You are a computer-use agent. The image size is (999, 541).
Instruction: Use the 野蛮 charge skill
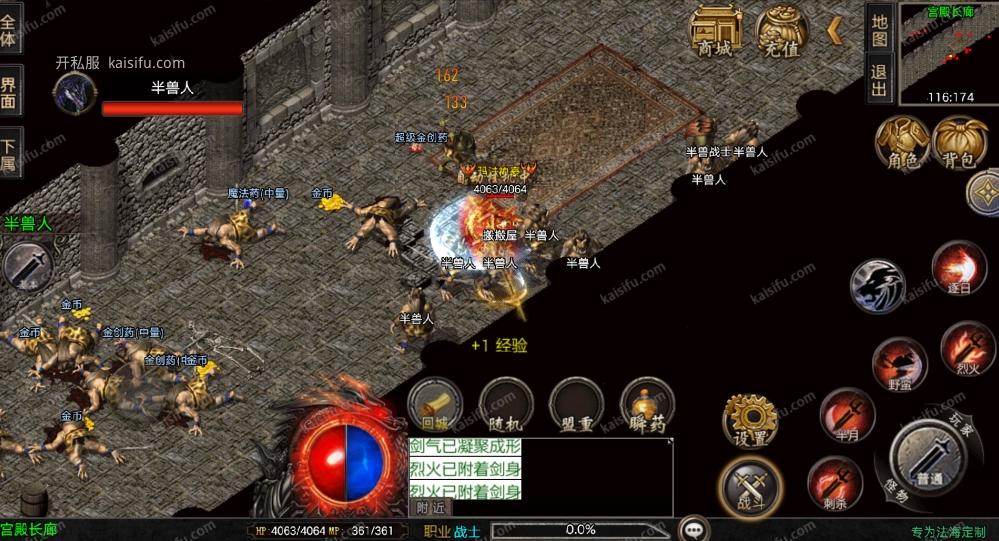(899, 362)
